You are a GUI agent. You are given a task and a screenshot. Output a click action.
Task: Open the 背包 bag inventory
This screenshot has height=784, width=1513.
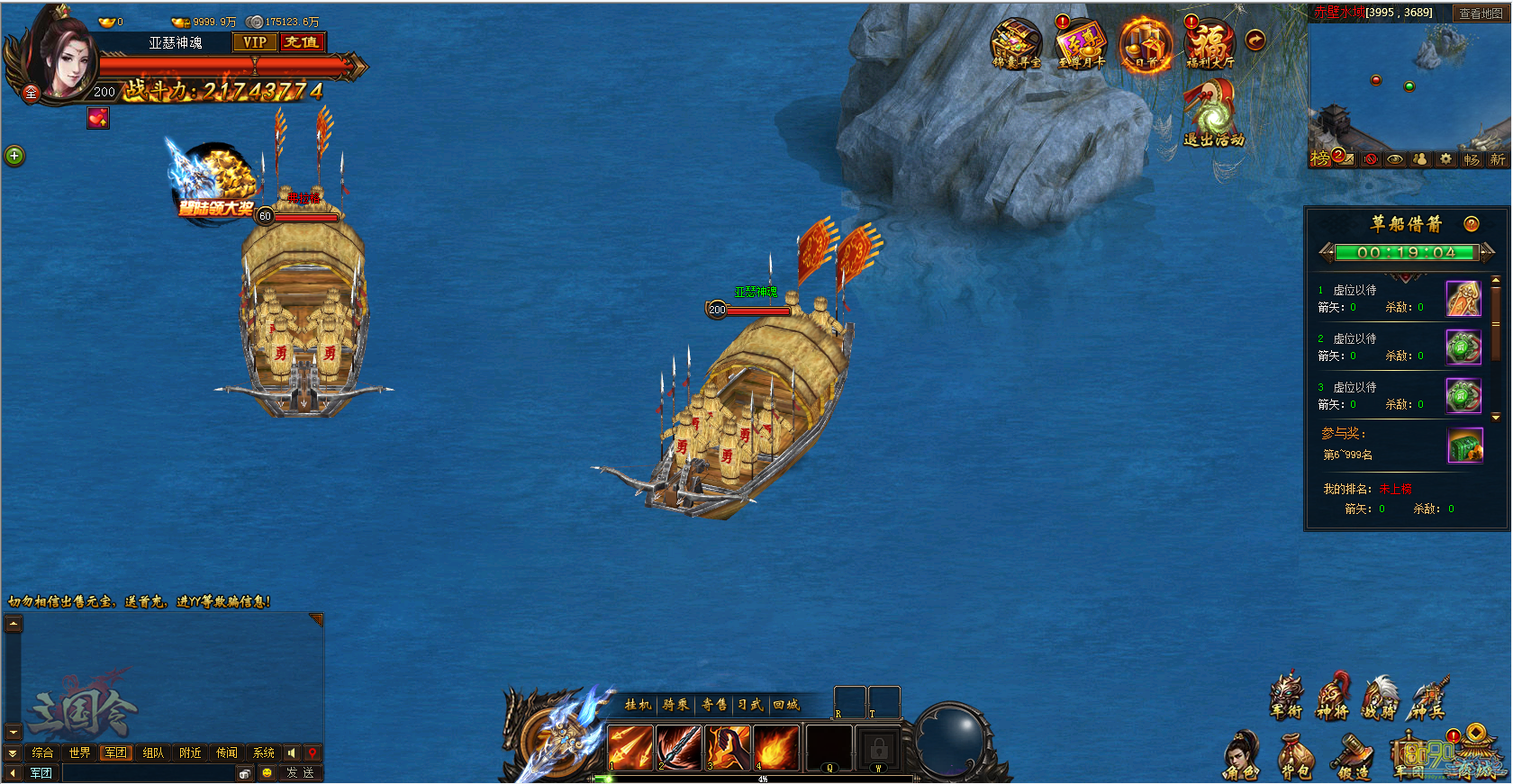point(1295,756)
